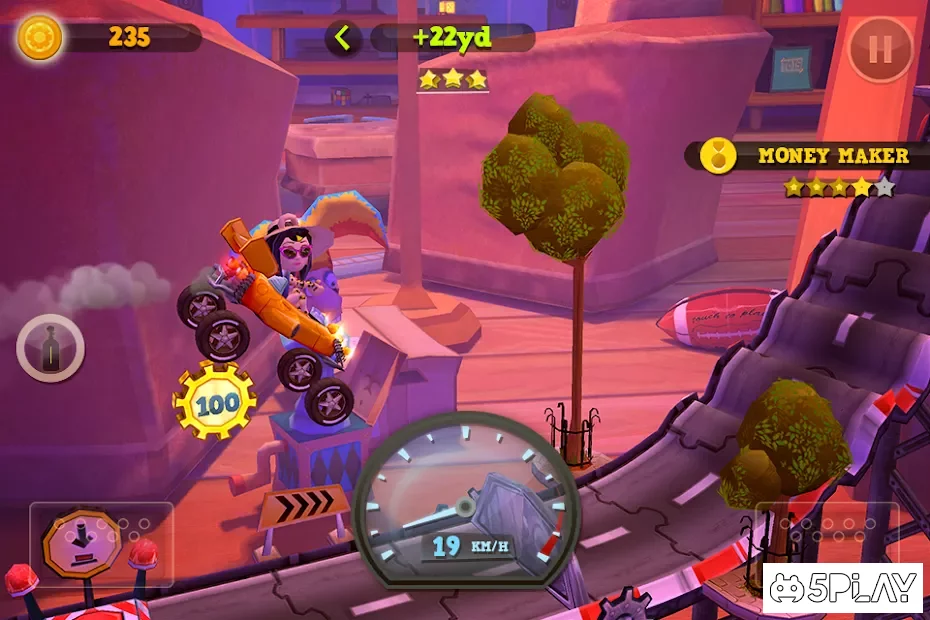
Task: Use the nitro bottle boost button
Action: click(50, 348)
